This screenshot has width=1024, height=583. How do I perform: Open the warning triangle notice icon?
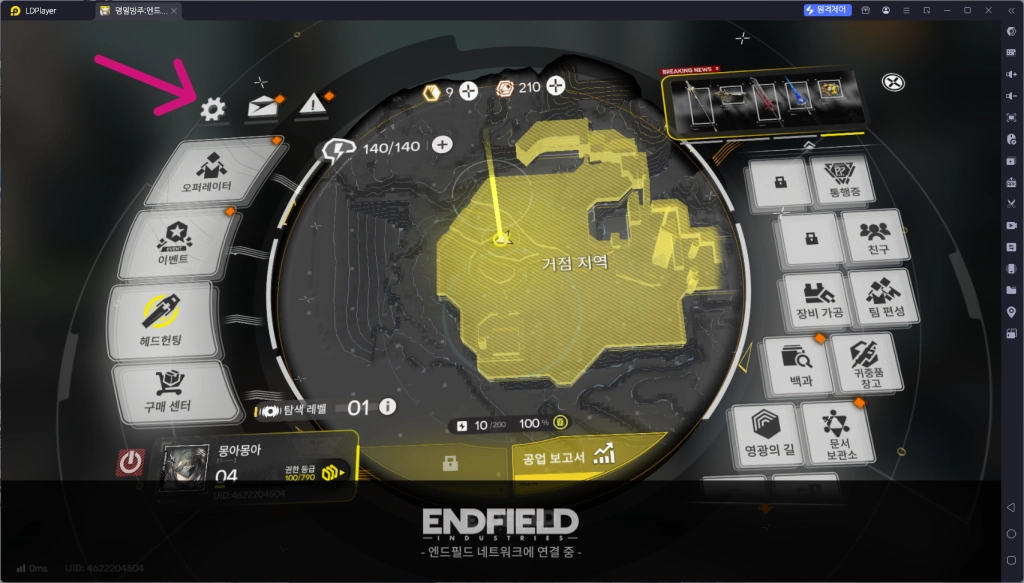(313, 105)
